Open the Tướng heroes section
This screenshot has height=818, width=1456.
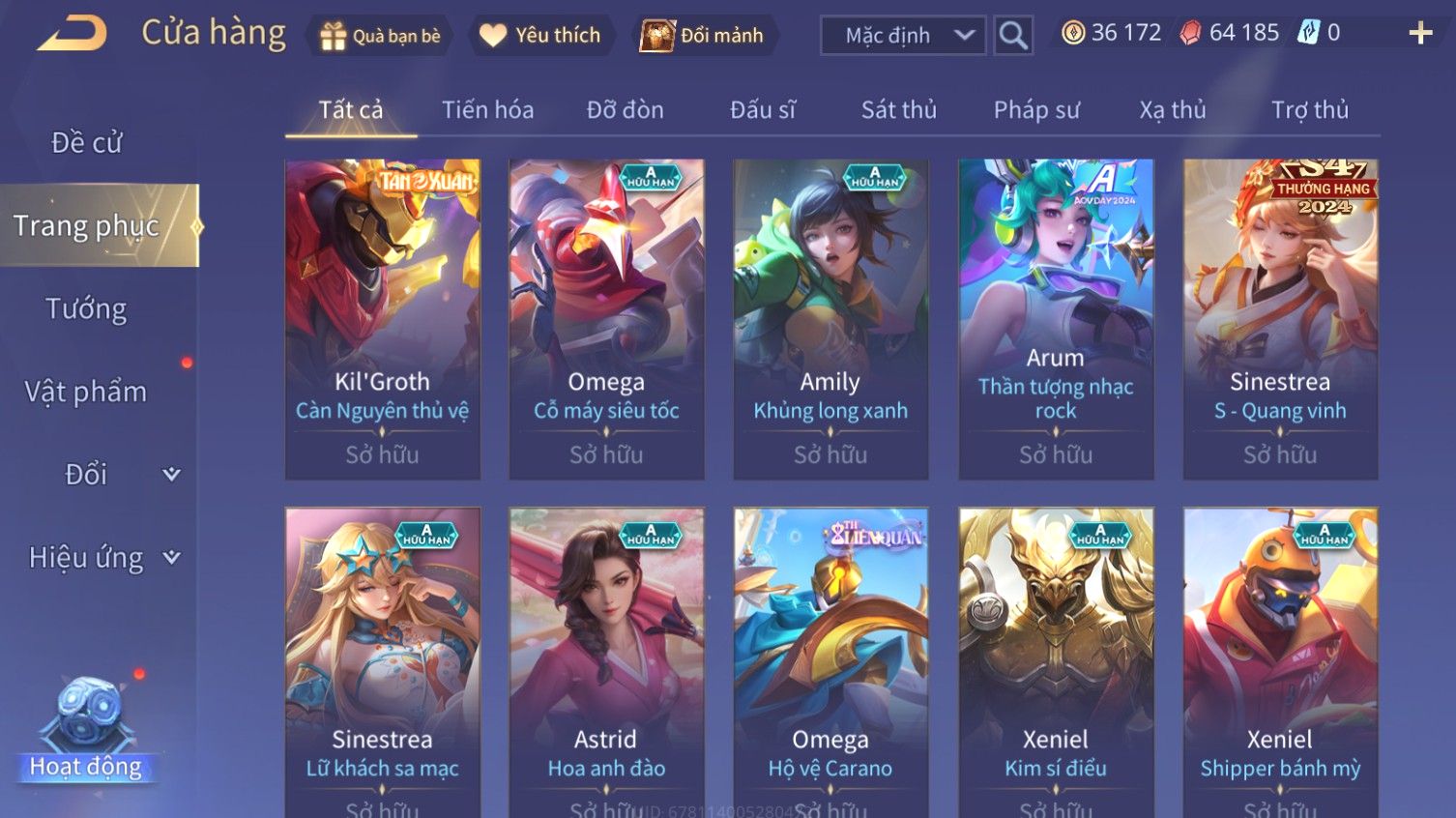(x=87, y=309)
